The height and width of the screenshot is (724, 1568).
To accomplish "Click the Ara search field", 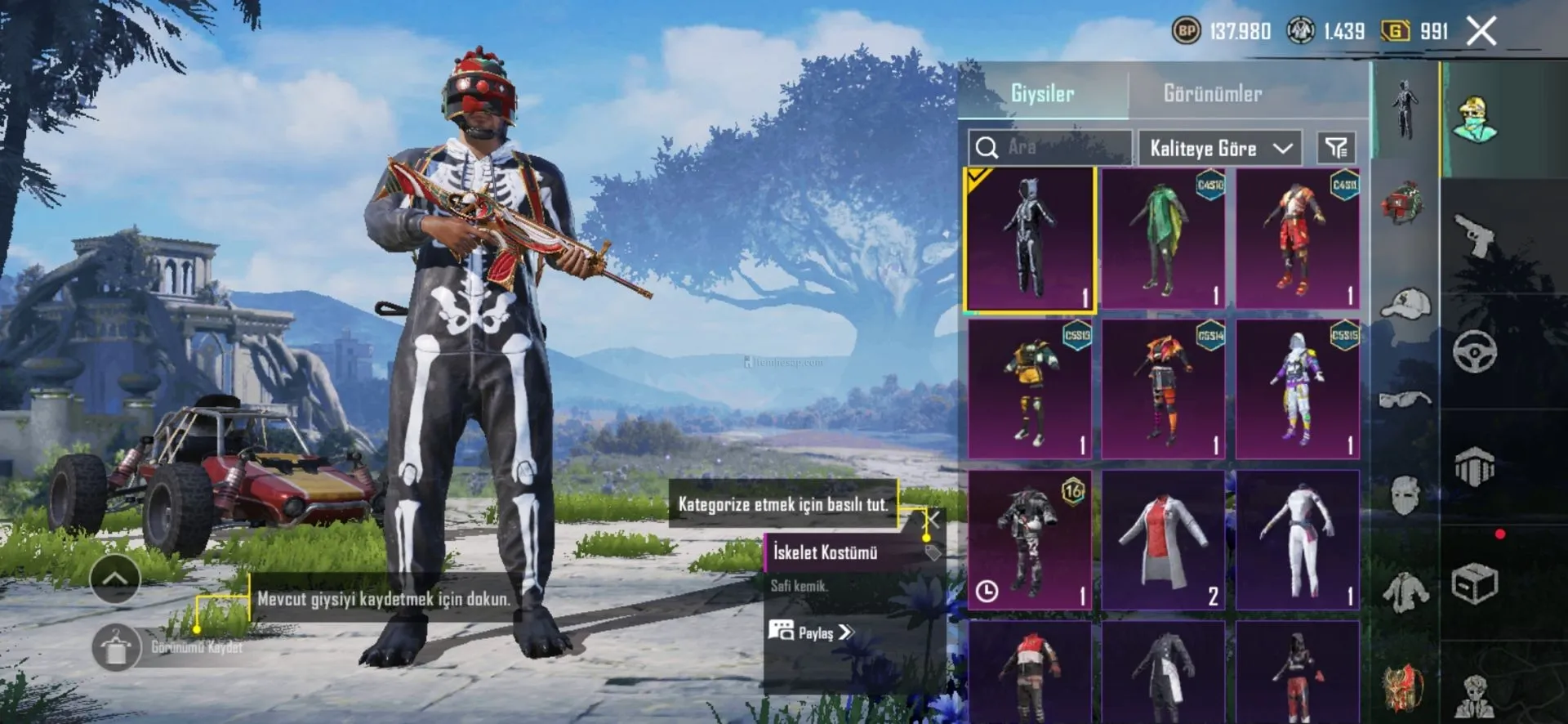I will point(1050,148).
